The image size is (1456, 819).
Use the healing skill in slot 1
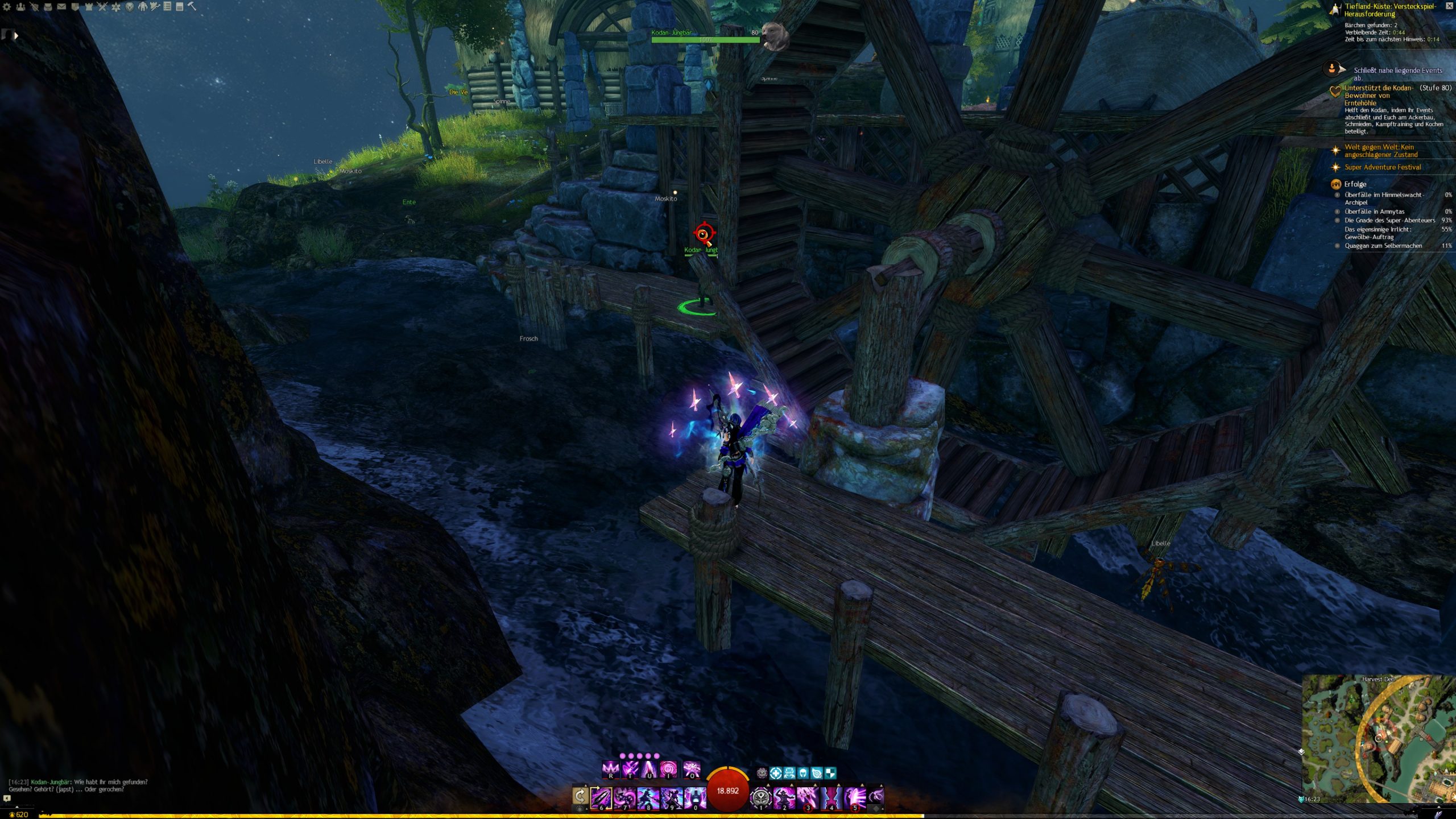pos(760,797)
